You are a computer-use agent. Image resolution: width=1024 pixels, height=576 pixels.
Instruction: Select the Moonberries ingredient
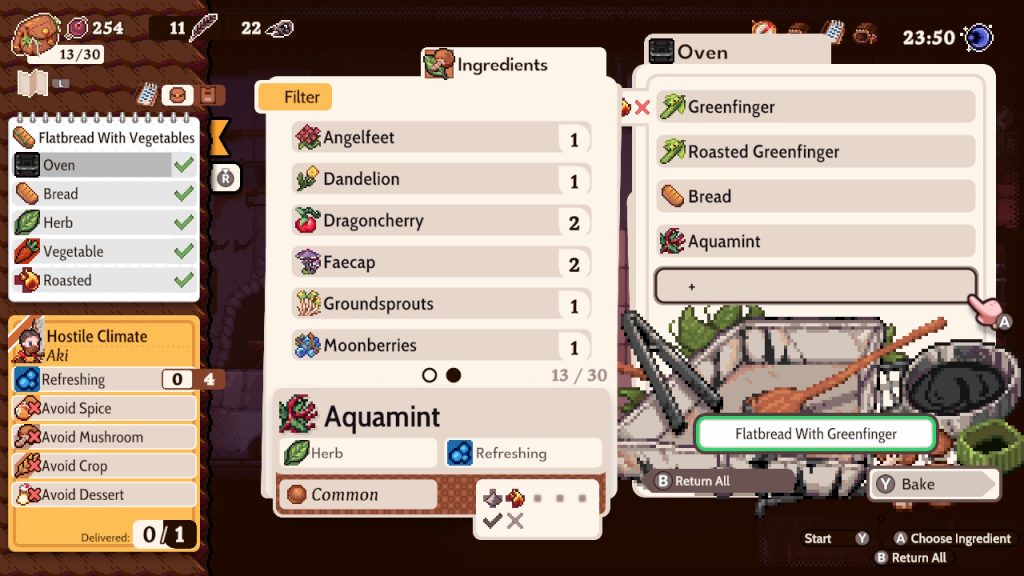[x=440, y=346]
